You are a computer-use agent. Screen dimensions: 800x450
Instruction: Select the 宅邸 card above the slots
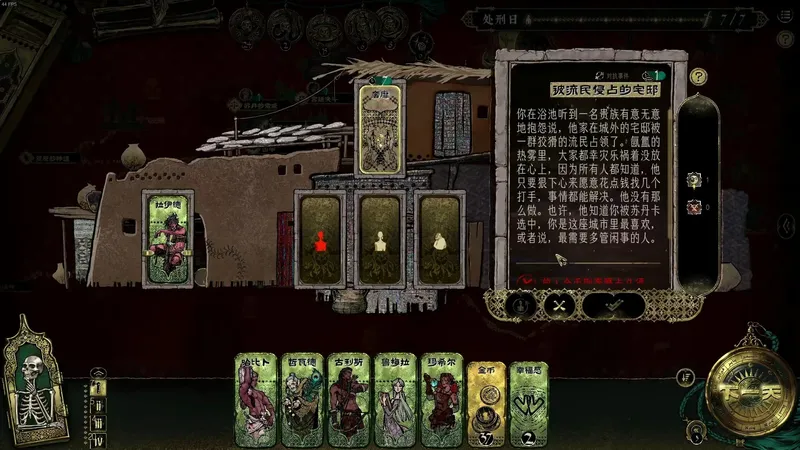[380, 130]
